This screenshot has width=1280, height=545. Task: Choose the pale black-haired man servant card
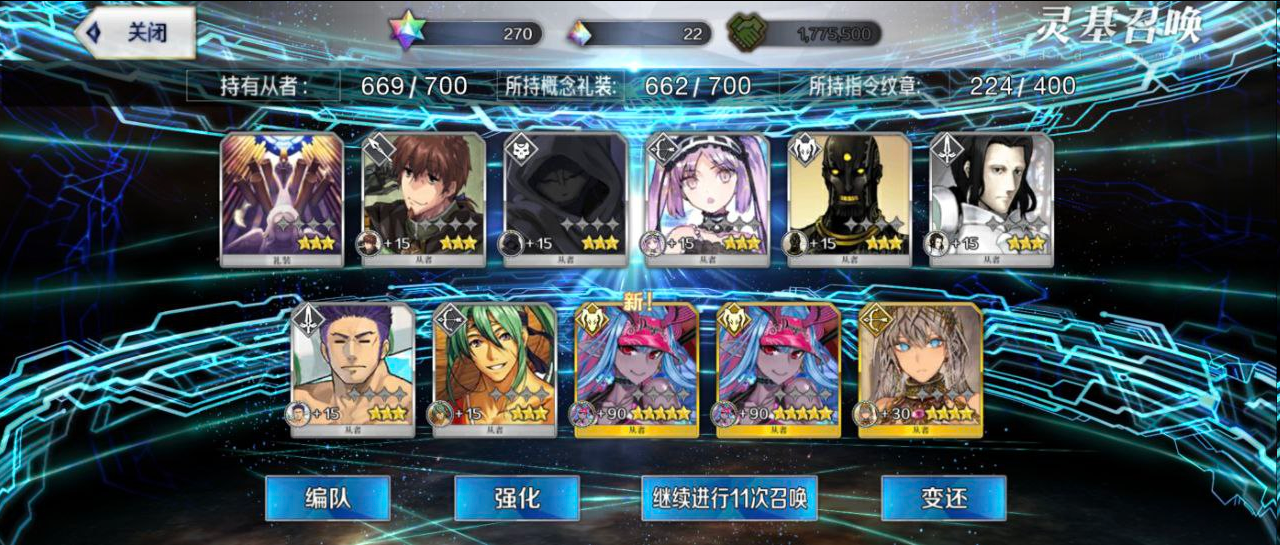(992, 199)
